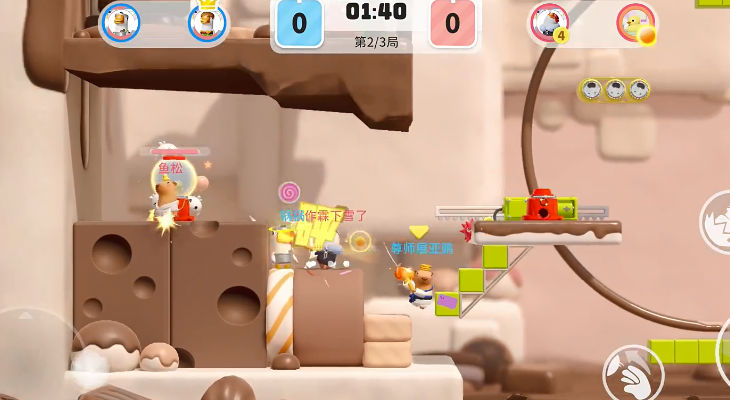
Task: Tap the open-hand grab button
Action: 633,372
